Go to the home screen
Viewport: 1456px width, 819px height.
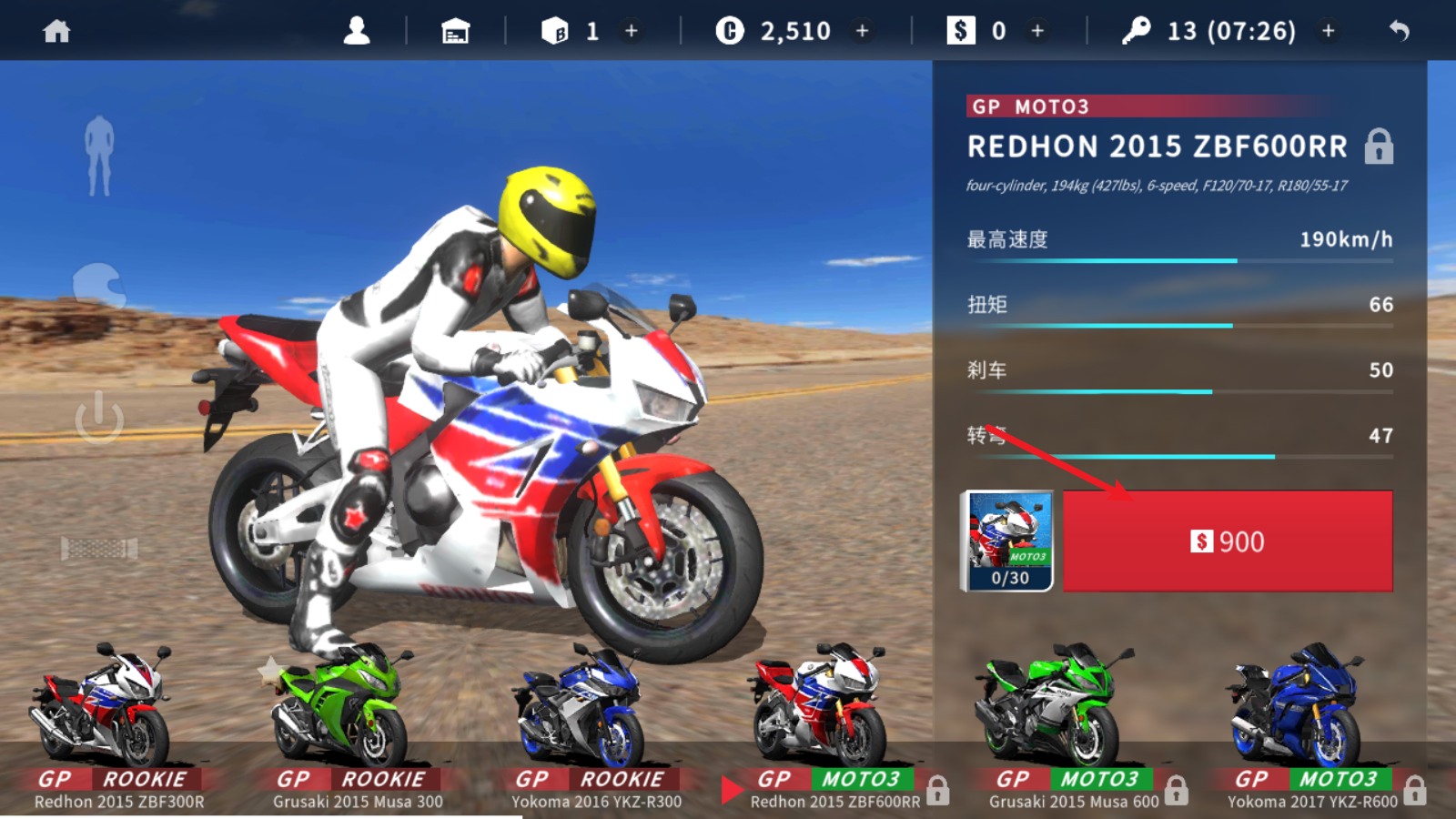pyautogui.click(x=56, y=32)
